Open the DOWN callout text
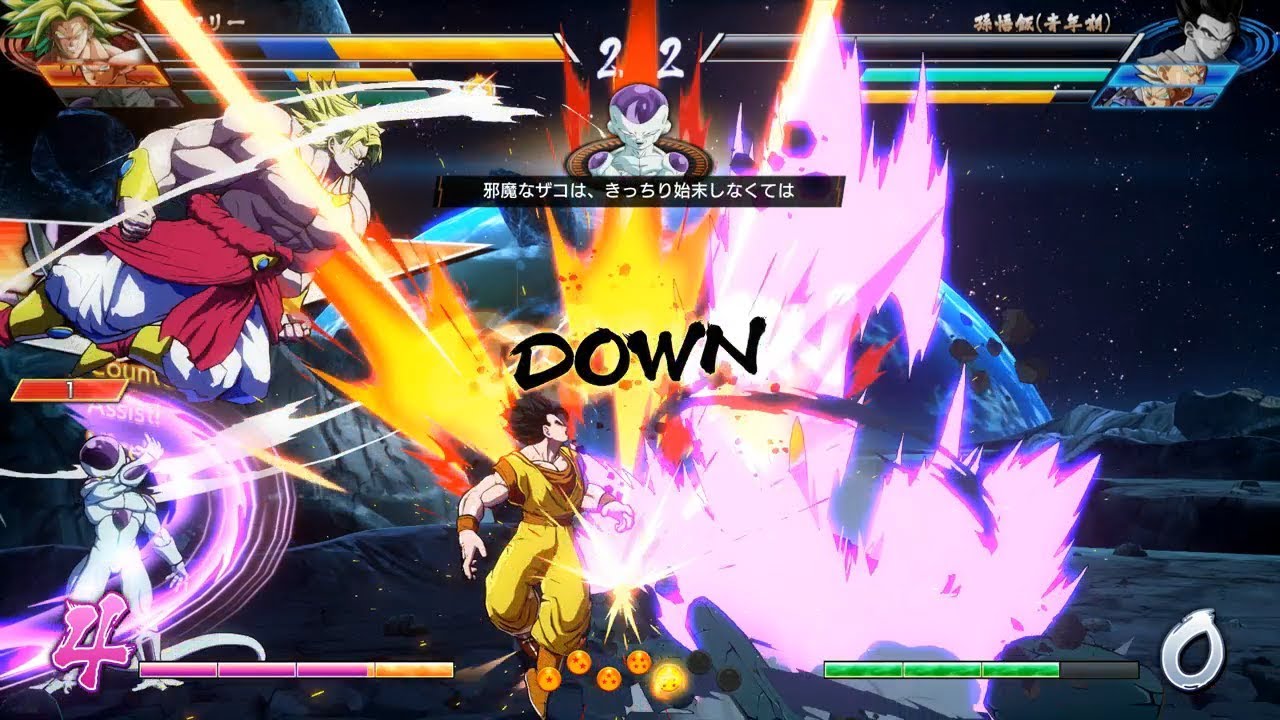The height and width of the screenshot is (720, 1280). (x=640, y=350)
